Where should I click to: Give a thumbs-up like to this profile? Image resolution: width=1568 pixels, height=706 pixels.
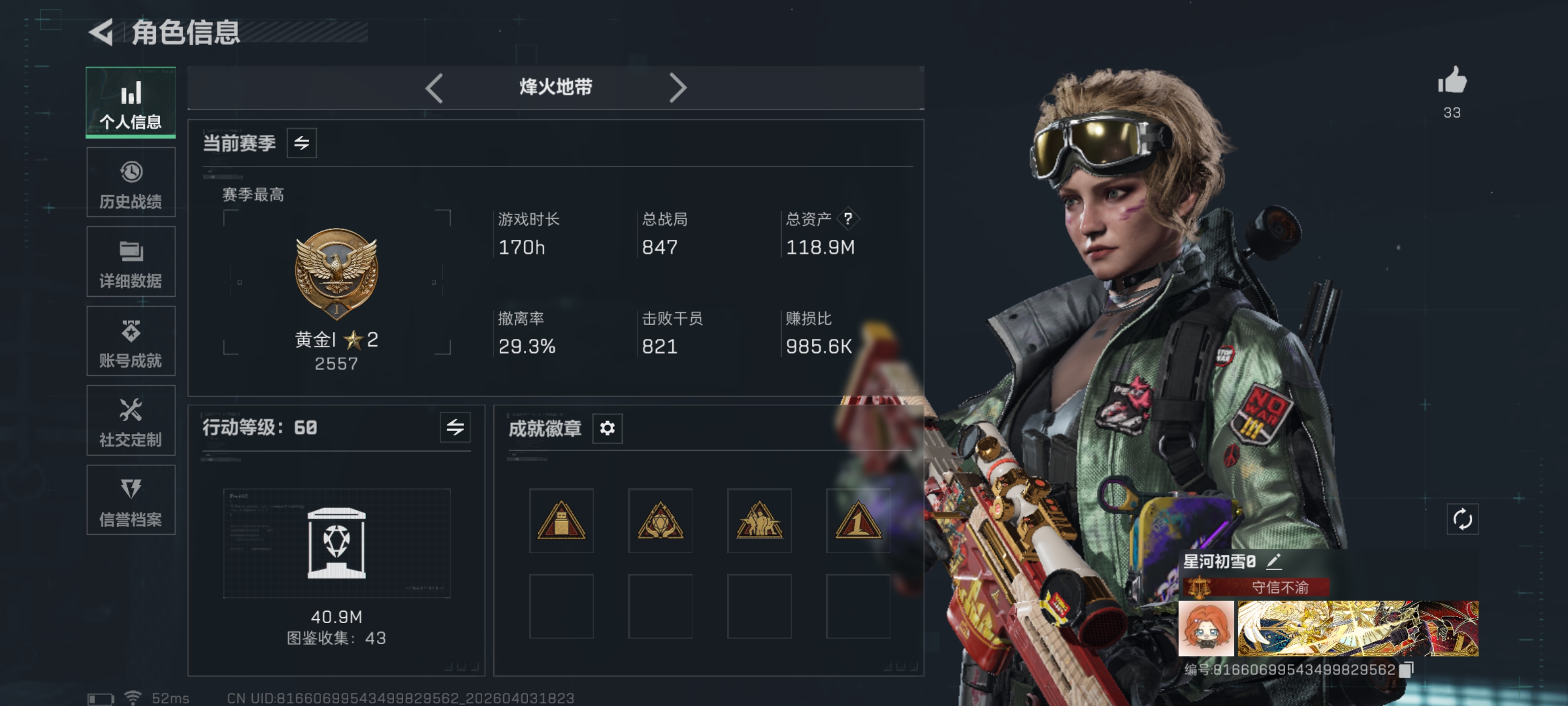pyautogui.click(x=1452, y=81)
